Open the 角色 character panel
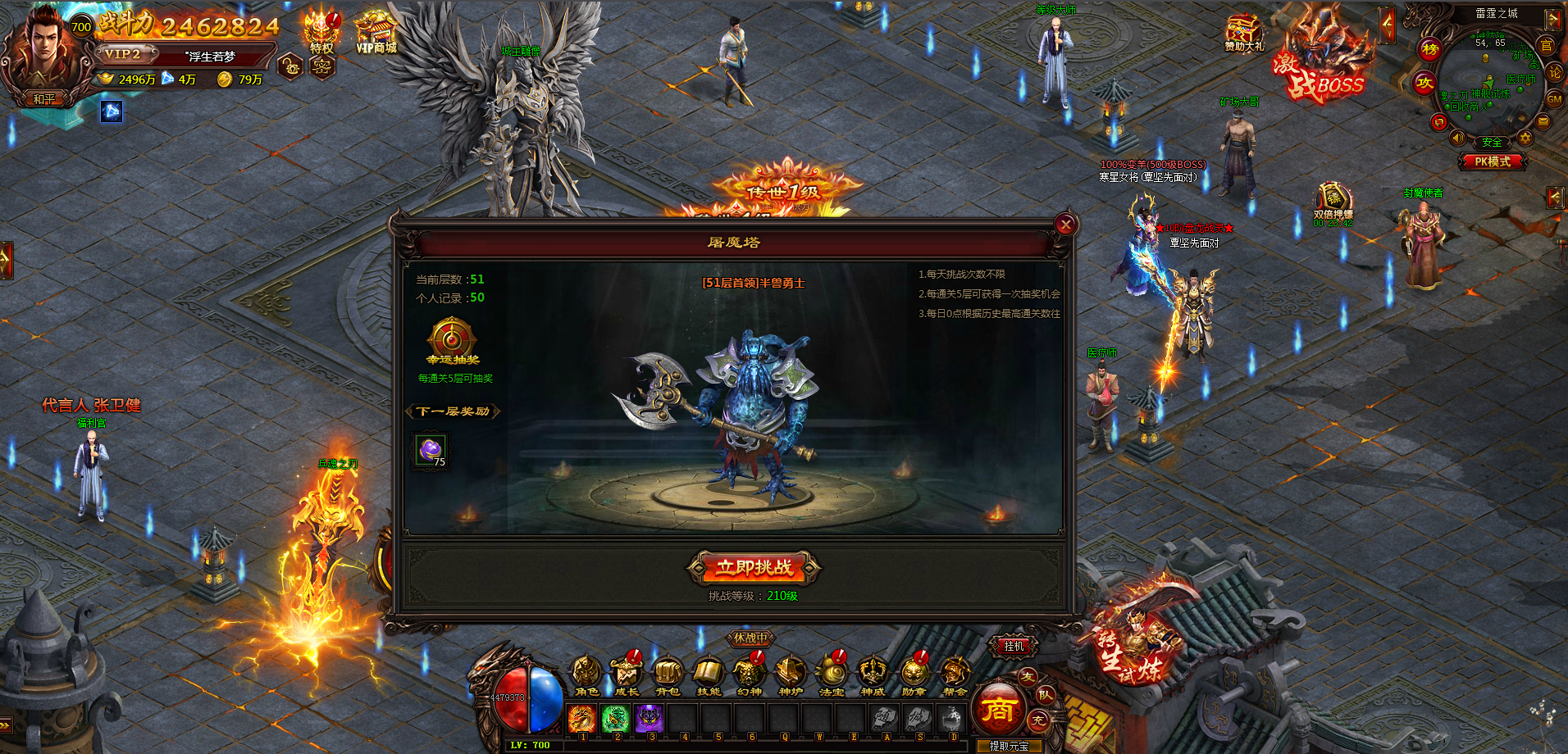The image size is (1568, 754). click(x=586, y=674)
